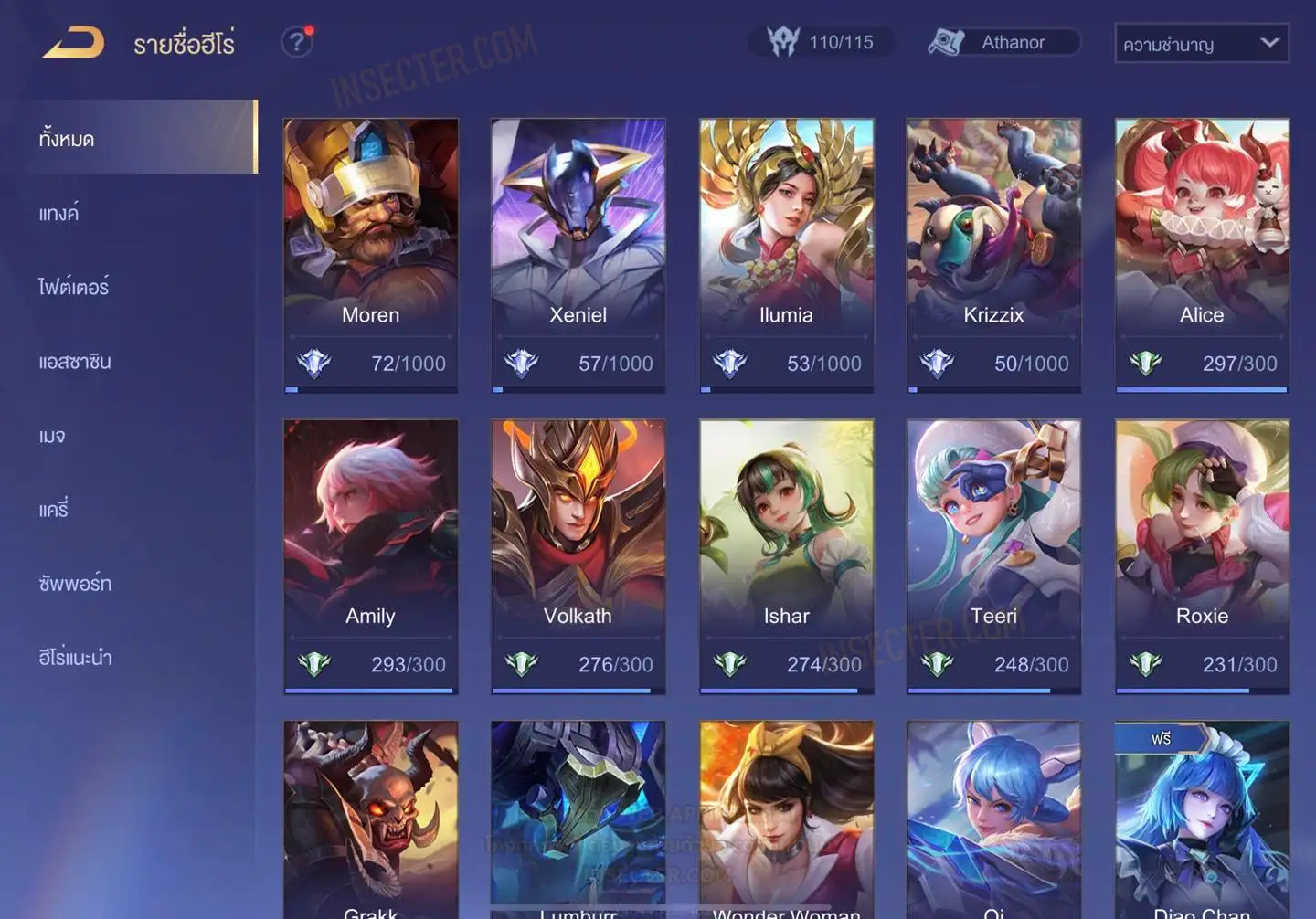Image resolution: width=1316 pixels, height=919 pixels.
Task: Open the ฮีโร่แนะนำ tab
Action: (x=75, y=658)
